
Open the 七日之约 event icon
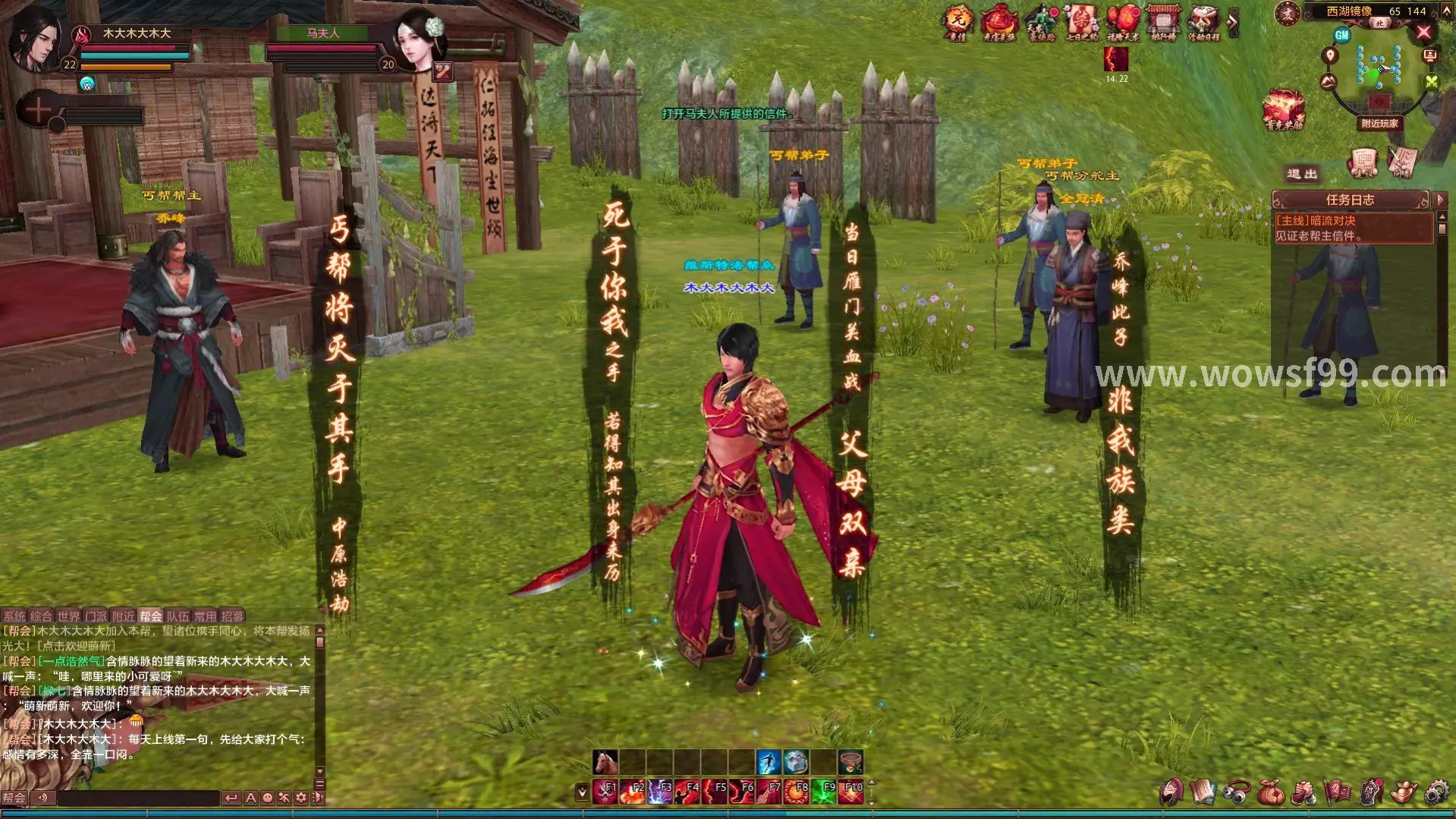tap(1080, 21)
